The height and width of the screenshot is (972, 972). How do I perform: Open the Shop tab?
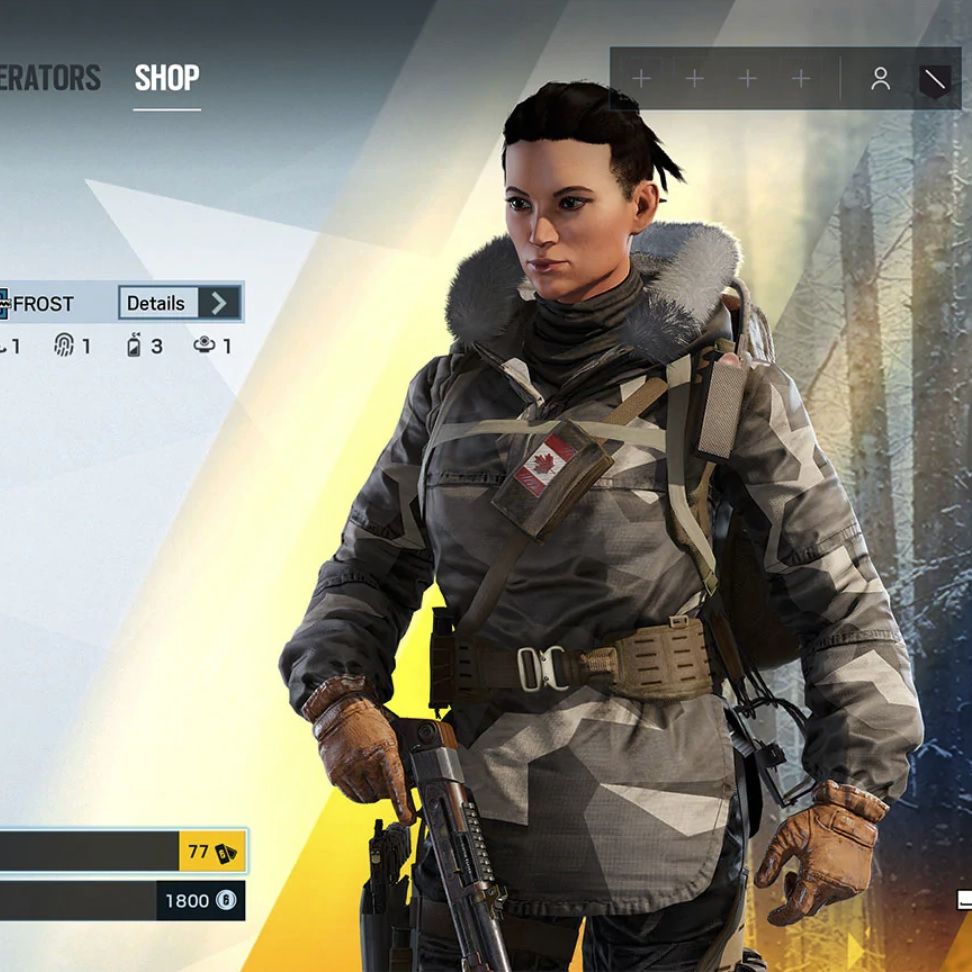click(167, 78)
